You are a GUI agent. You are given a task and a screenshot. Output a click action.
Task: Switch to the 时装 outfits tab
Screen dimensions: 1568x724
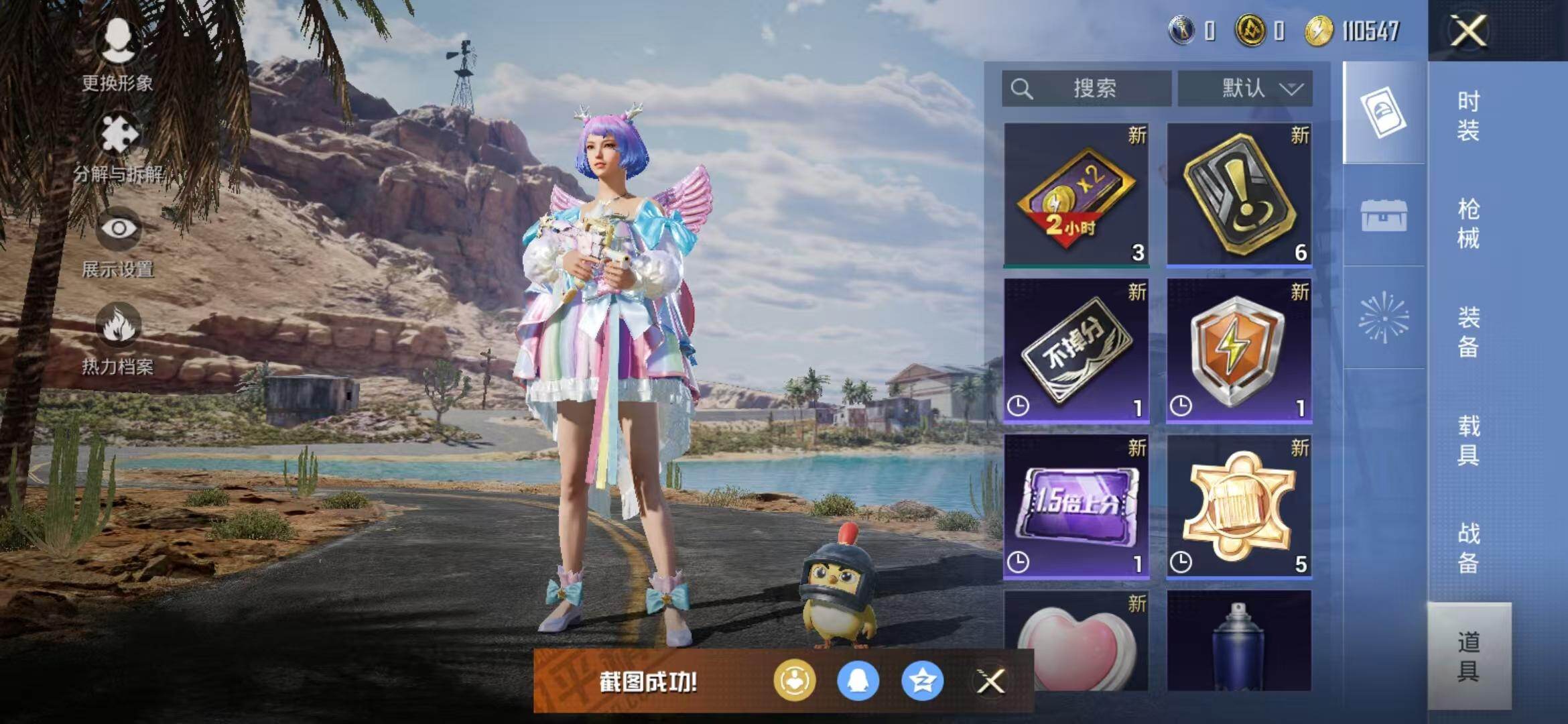pos(1468,115)
